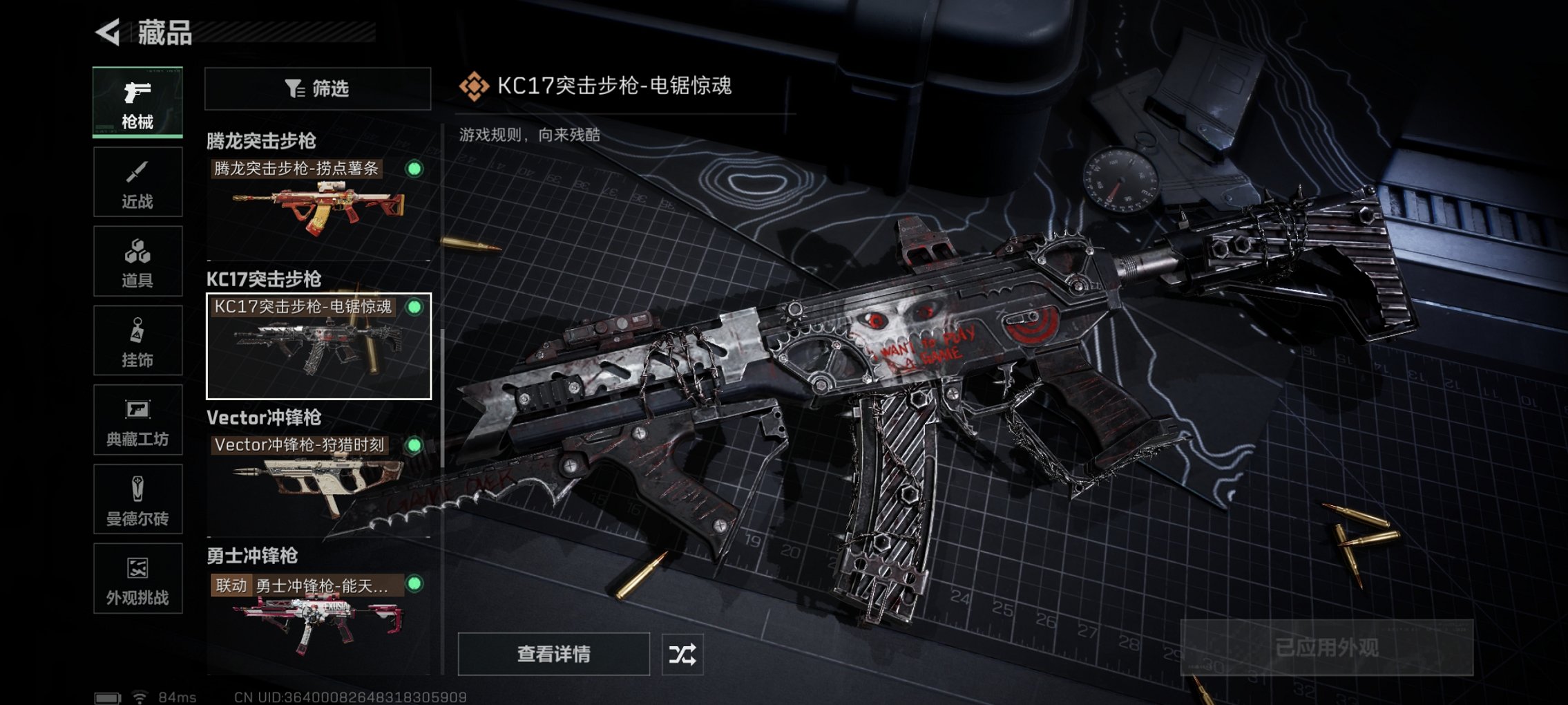Open the 近战 (melee) category
This screenshot has height=705, width=1568.
click(137, 182)
